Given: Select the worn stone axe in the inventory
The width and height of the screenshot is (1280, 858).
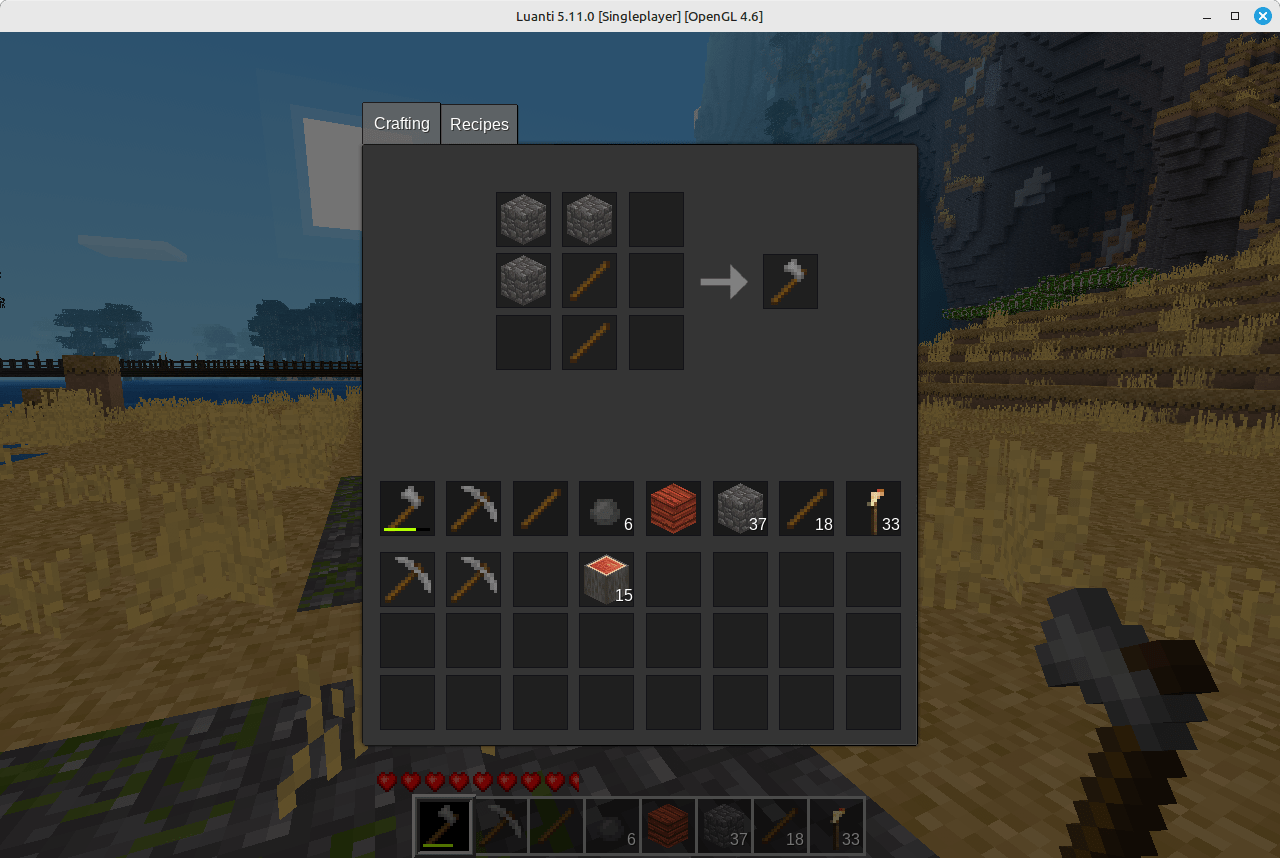Looking at the screenshot, I should coord(407,508).
